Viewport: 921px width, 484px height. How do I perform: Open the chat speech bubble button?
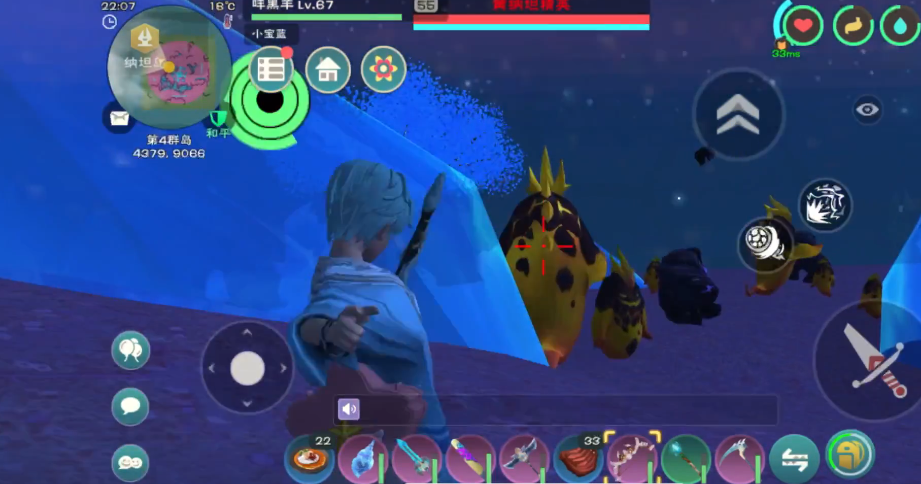click(131, 406)
